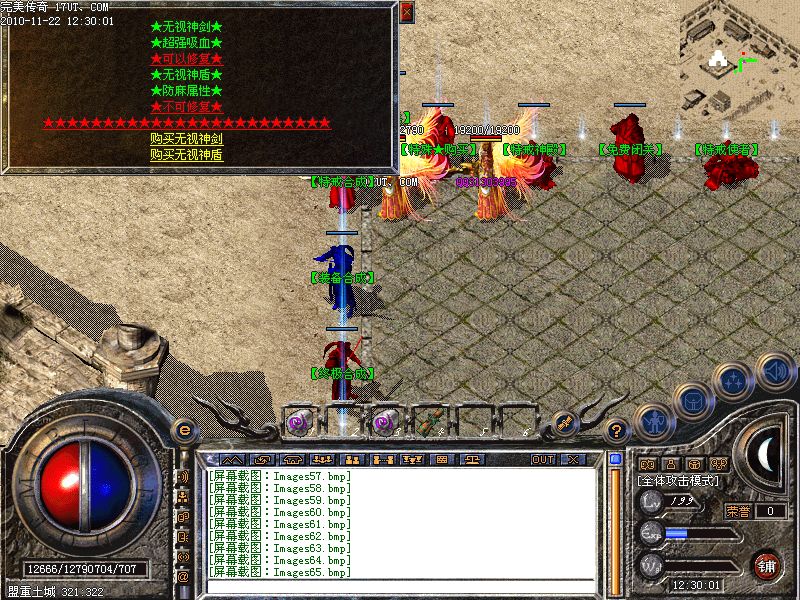
Task: Use the first purple orb hotbar item
Action: 298,422
